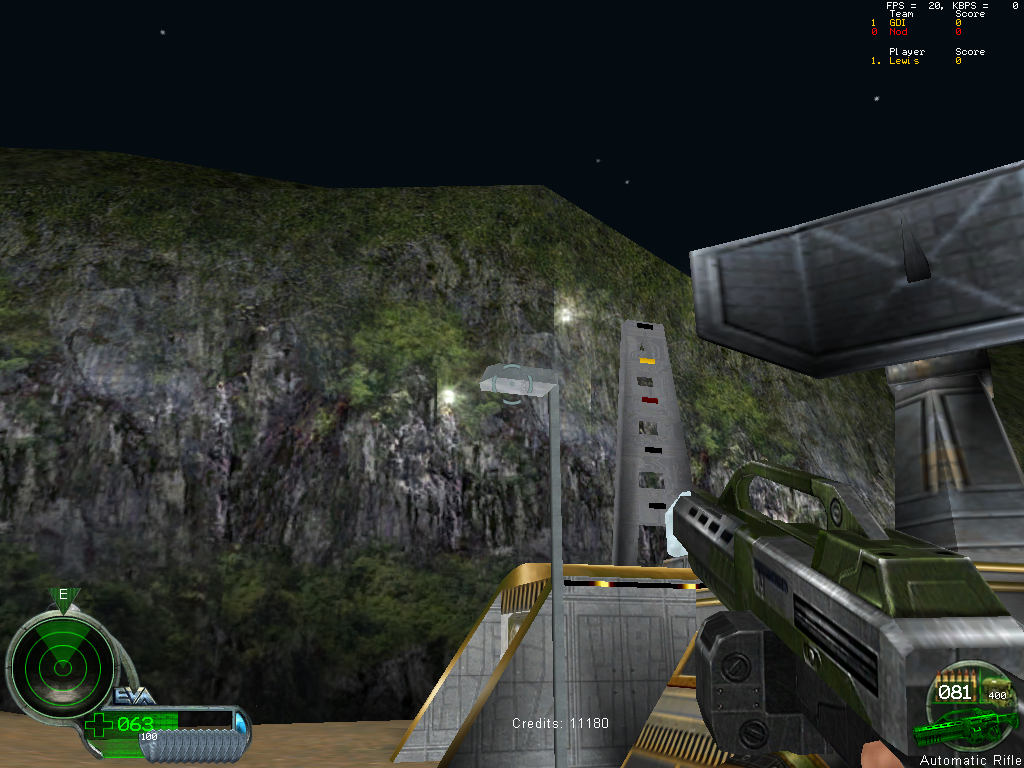The image size is (1024, 768).
Task: Select the Nod team row
Action: click(898, 32)
